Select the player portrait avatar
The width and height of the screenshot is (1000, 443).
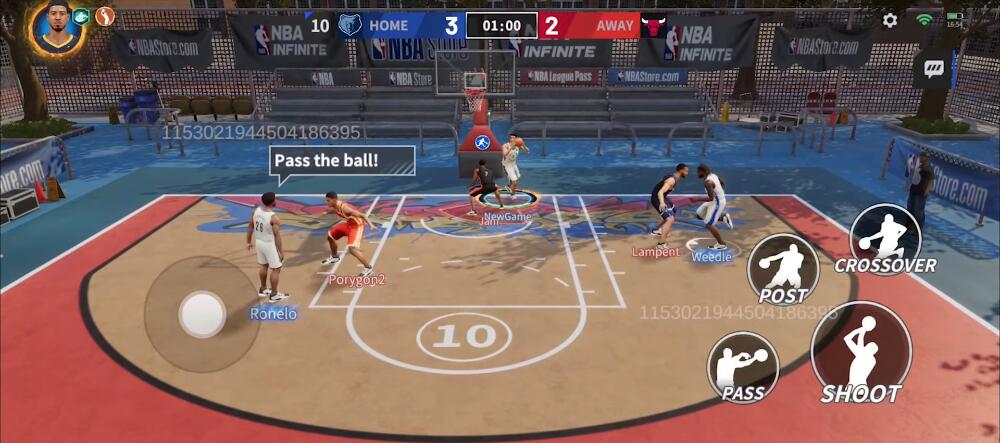pos(56,26)
